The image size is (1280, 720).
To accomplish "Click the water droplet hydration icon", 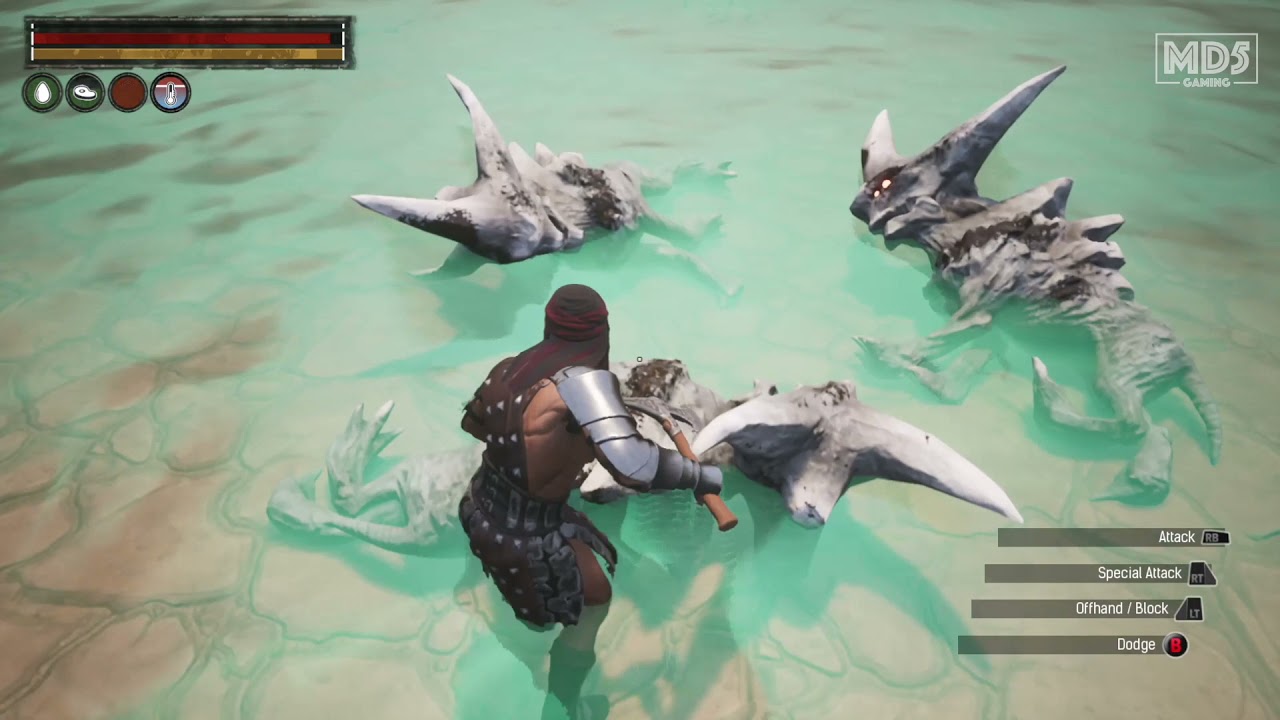I will click(40, 93).
